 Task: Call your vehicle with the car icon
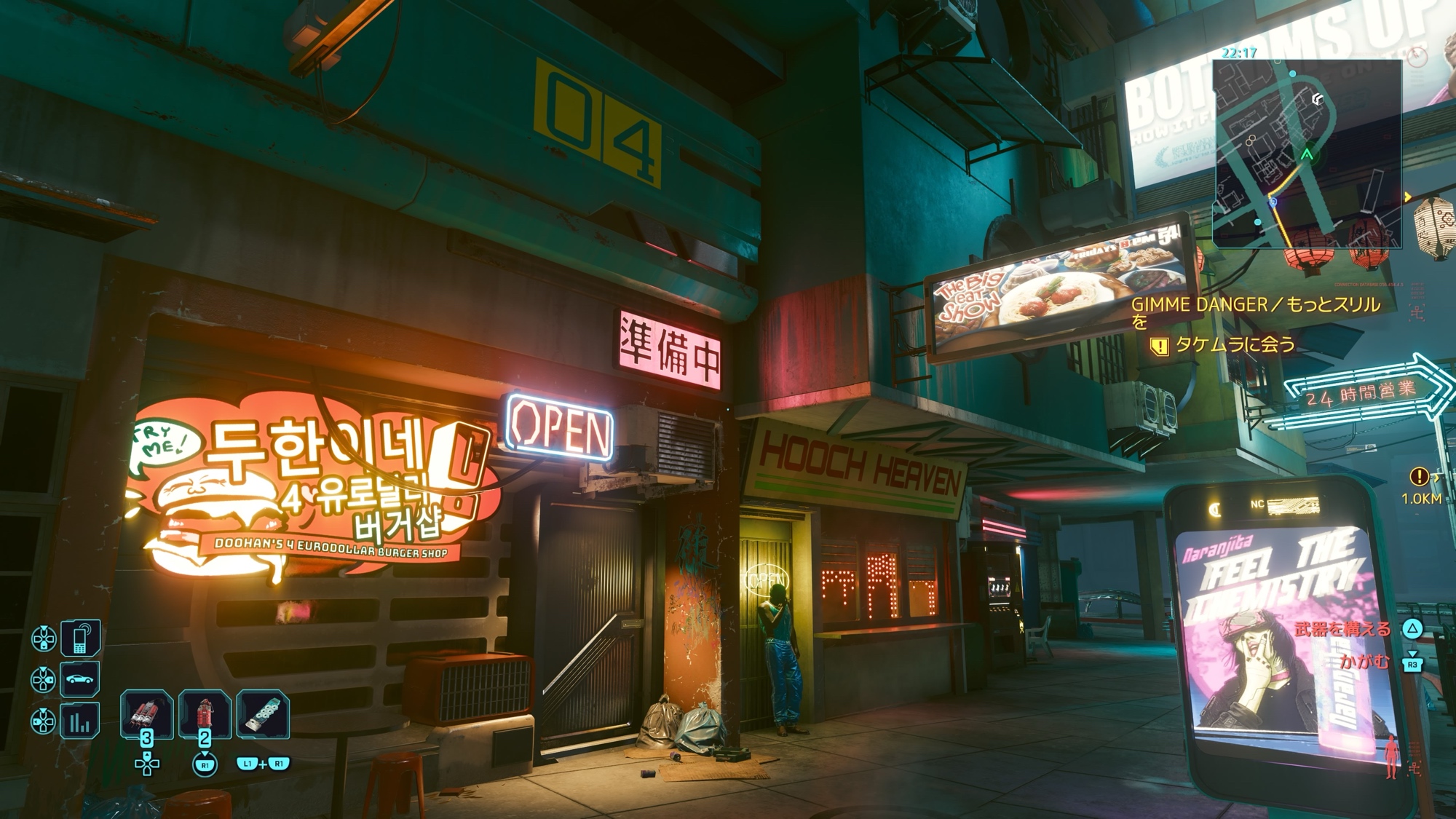(x=79, y=680)
